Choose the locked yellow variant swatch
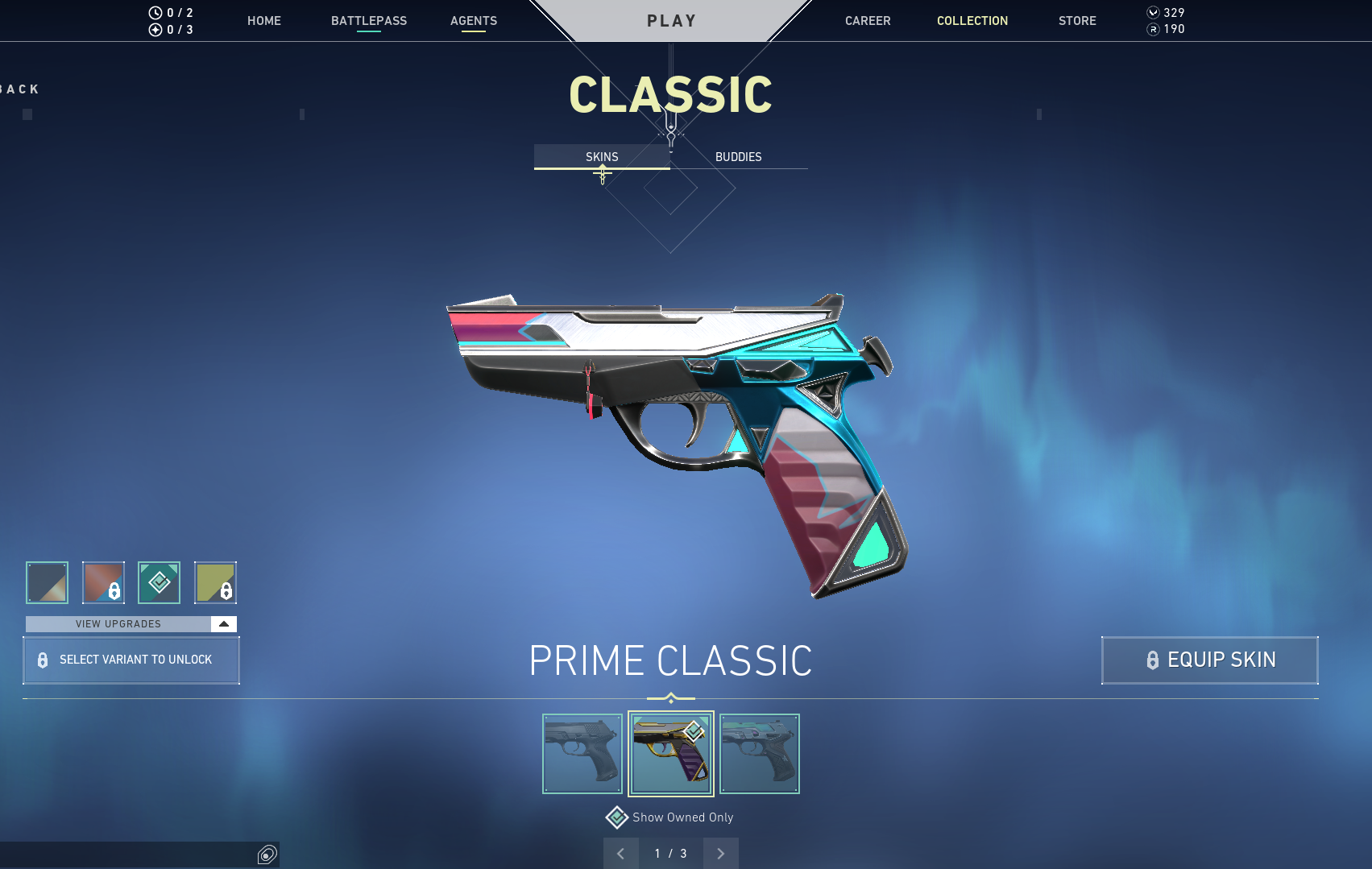 (215, 582)
